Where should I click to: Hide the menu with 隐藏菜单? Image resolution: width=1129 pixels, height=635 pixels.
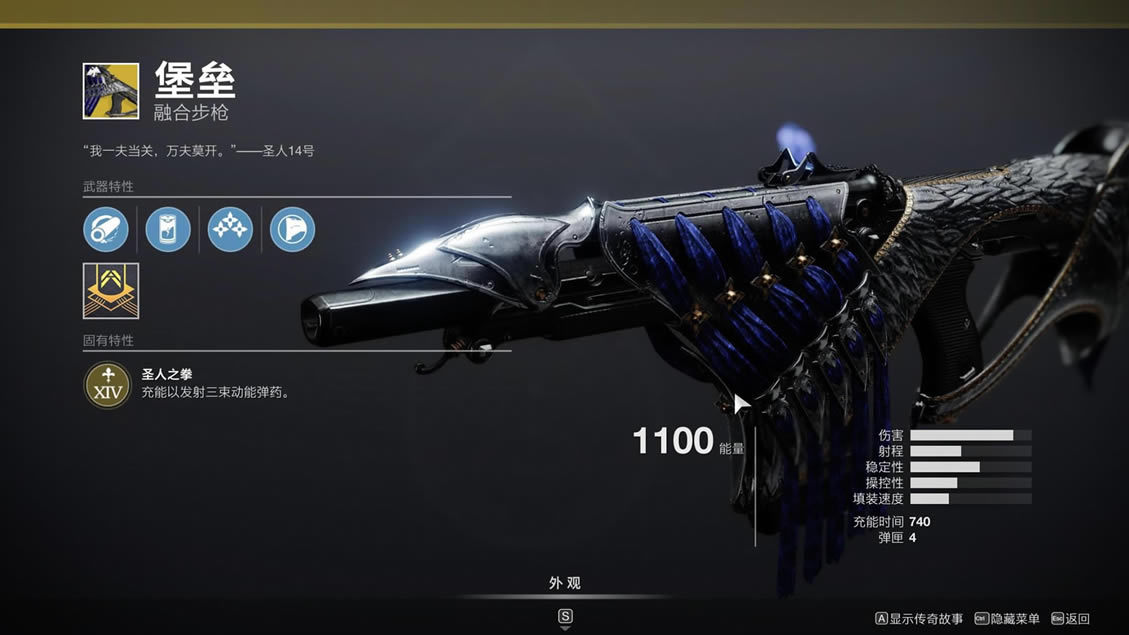pyautogui.click(x=1007, y=619)
